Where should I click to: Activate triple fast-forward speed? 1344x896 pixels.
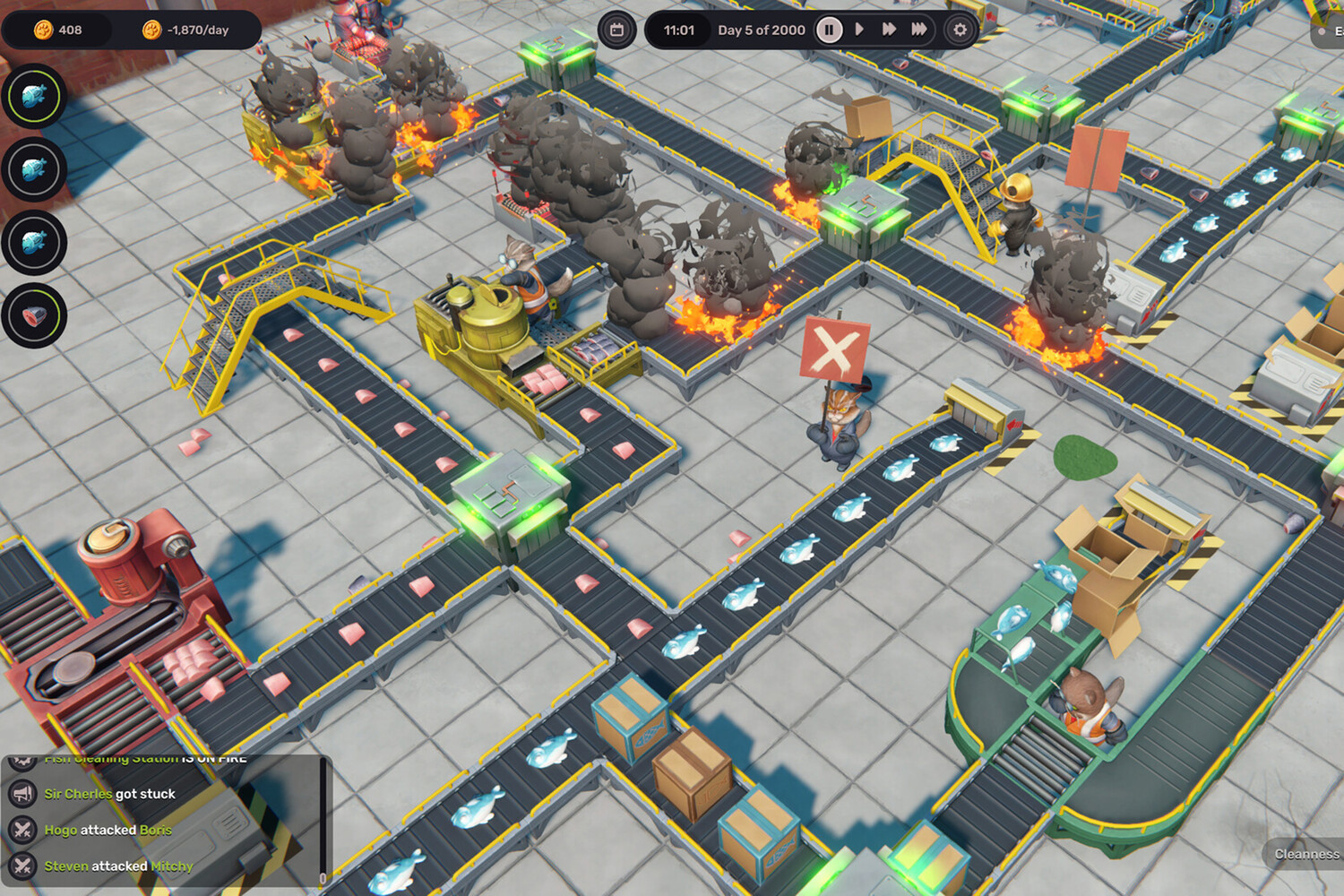(919, 30)
